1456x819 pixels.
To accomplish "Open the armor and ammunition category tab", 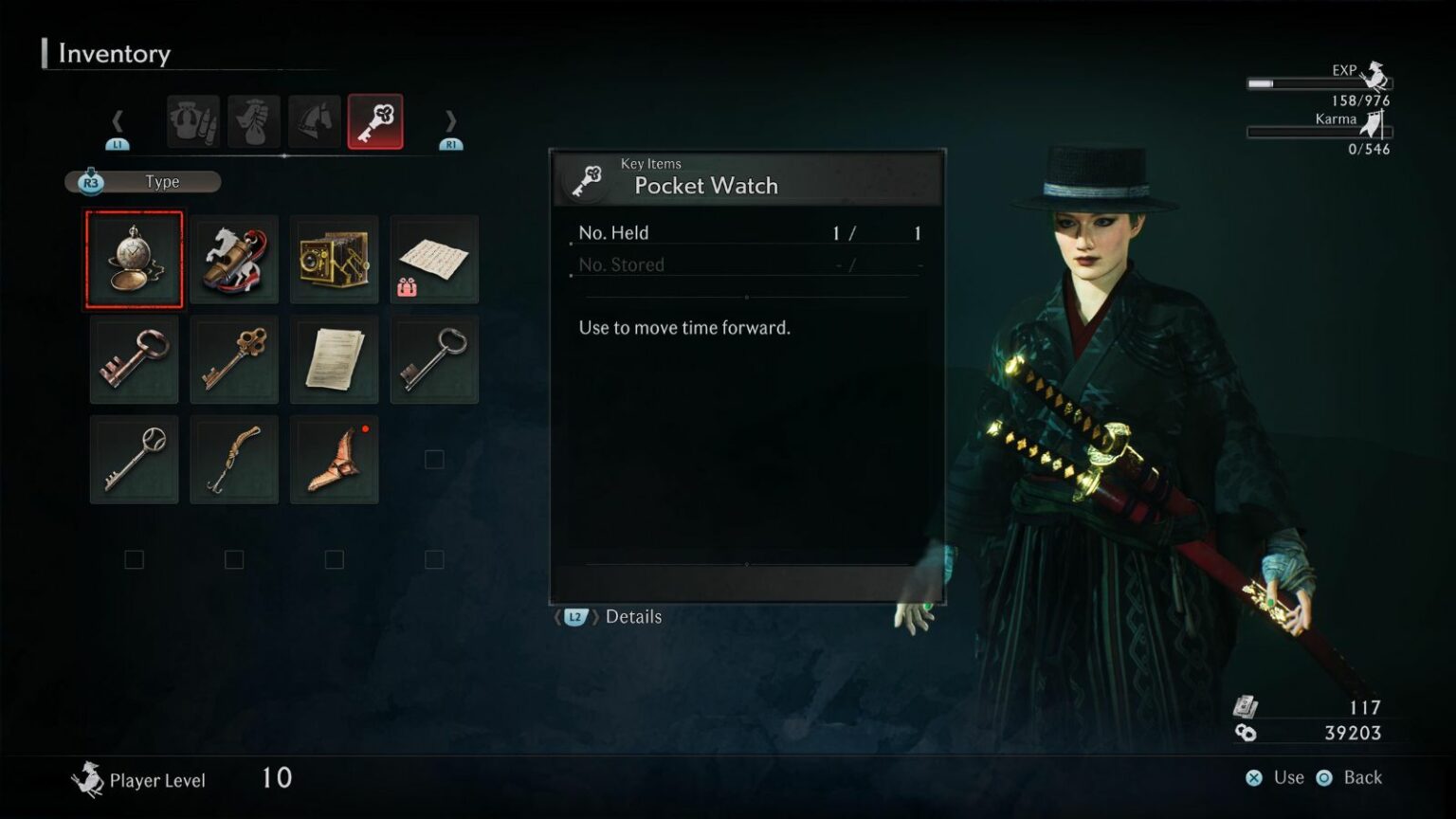I will pyautogui.click(x=192, y=120).
